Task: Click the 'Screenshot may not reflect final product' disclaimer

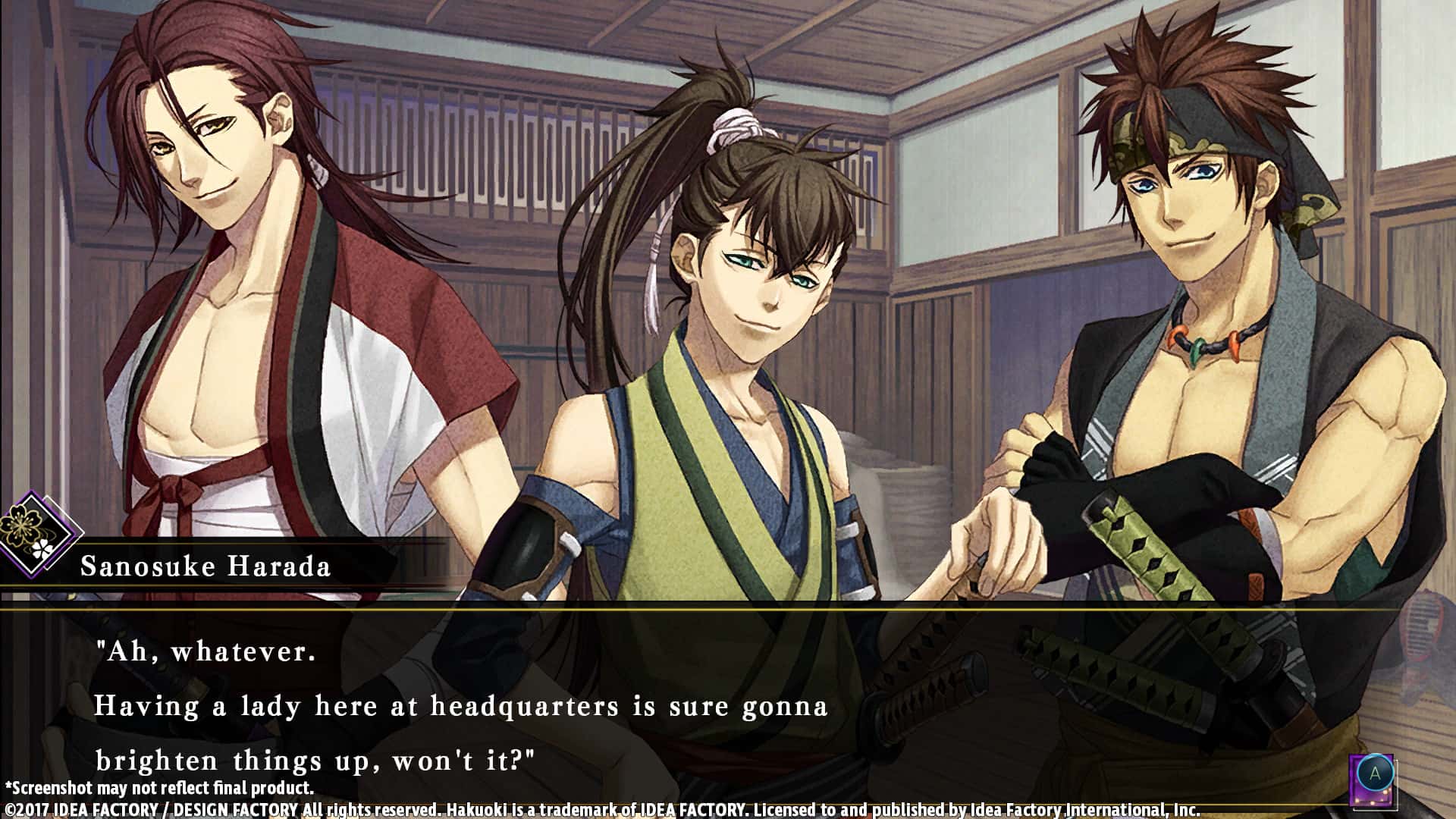Action: tap(159, 788)
